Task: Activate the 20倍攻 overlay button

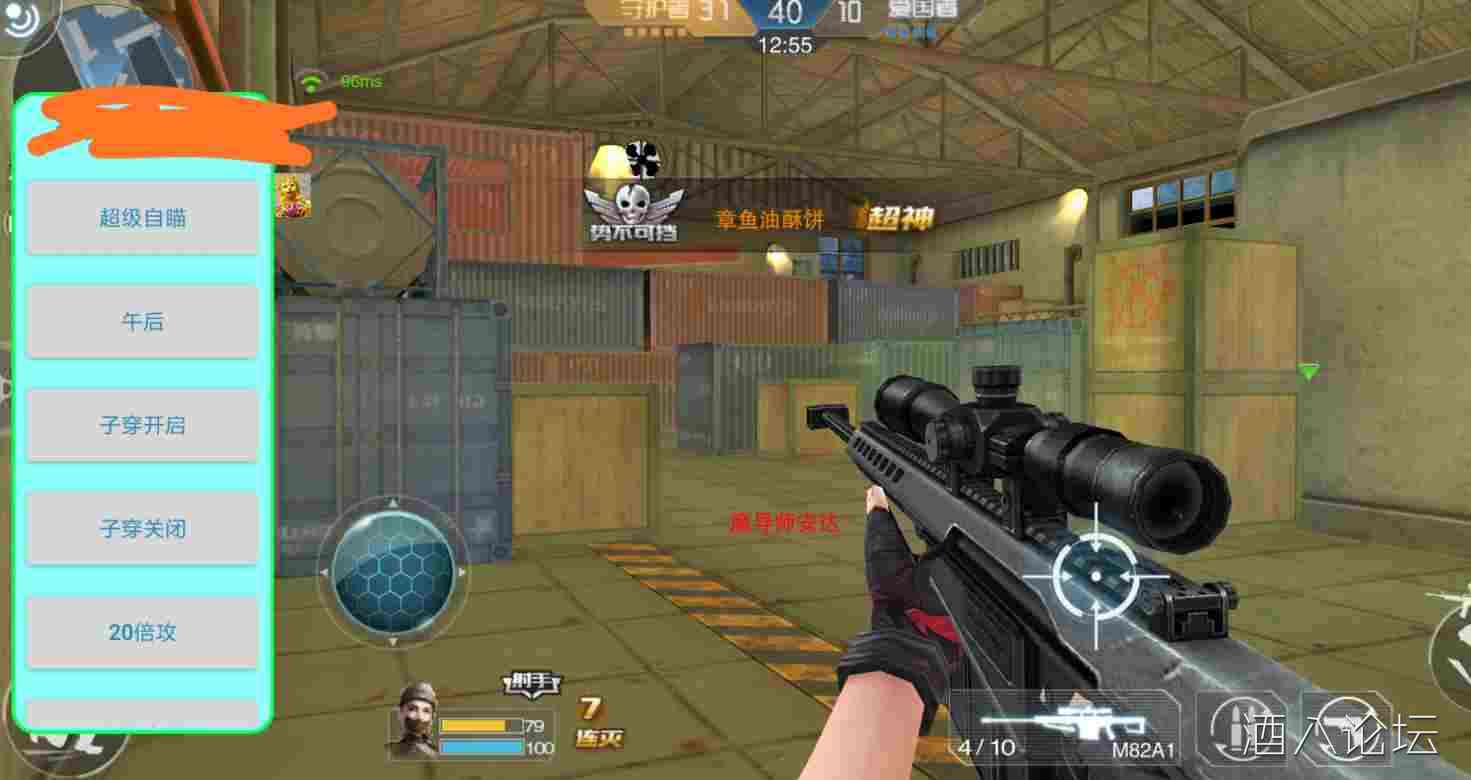Action: (142, 632)
